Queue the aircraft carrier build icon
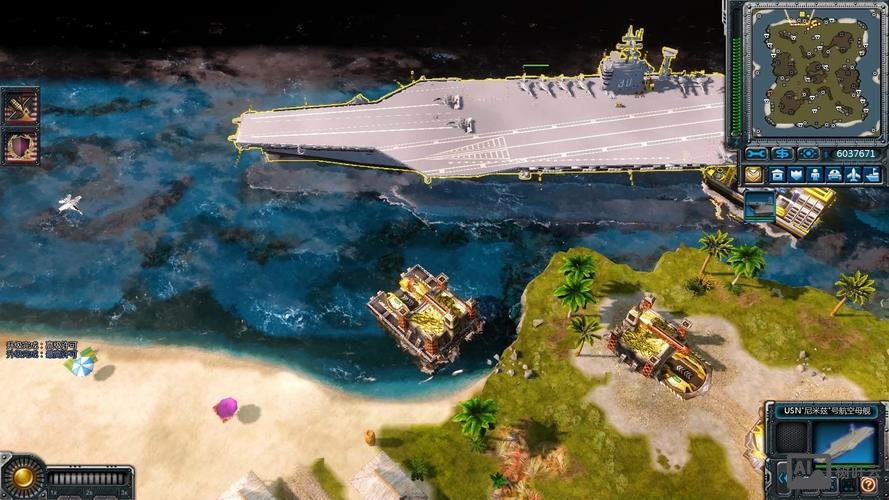Screen dimensions: 889x500 coord(760,206)
